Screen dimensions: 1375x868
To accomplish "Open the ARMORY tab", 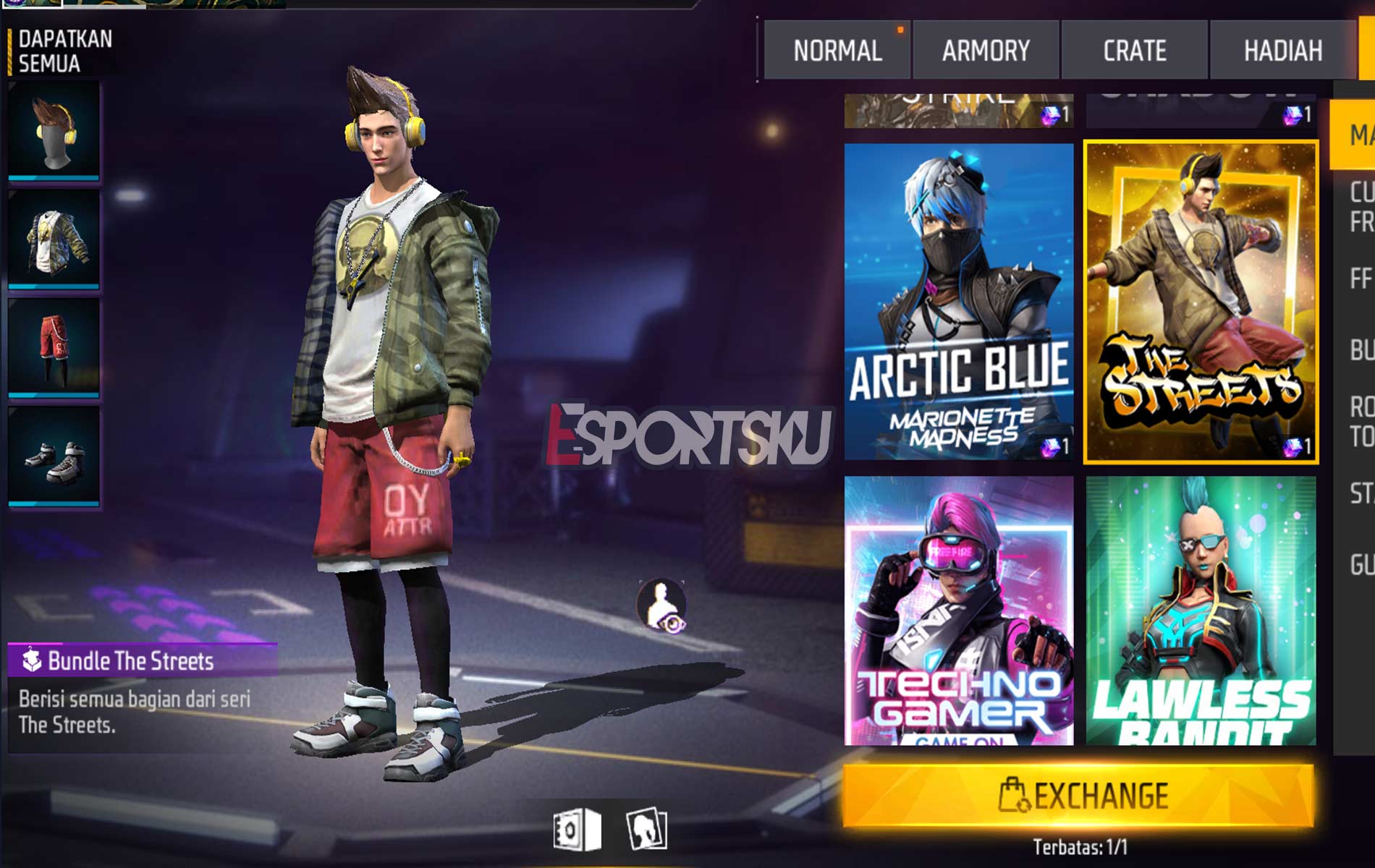I will [x=986, y=50].
